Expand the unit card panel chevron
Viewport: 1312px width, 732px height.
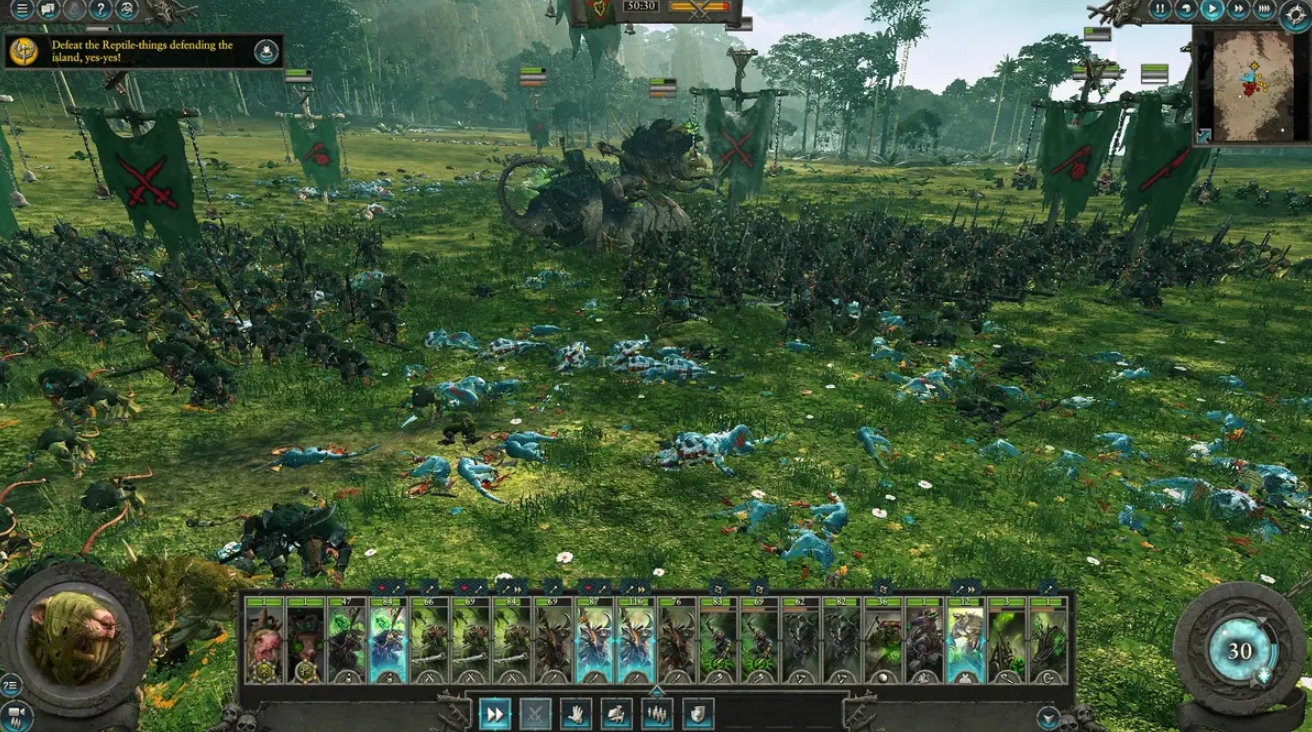coord(658,690)
